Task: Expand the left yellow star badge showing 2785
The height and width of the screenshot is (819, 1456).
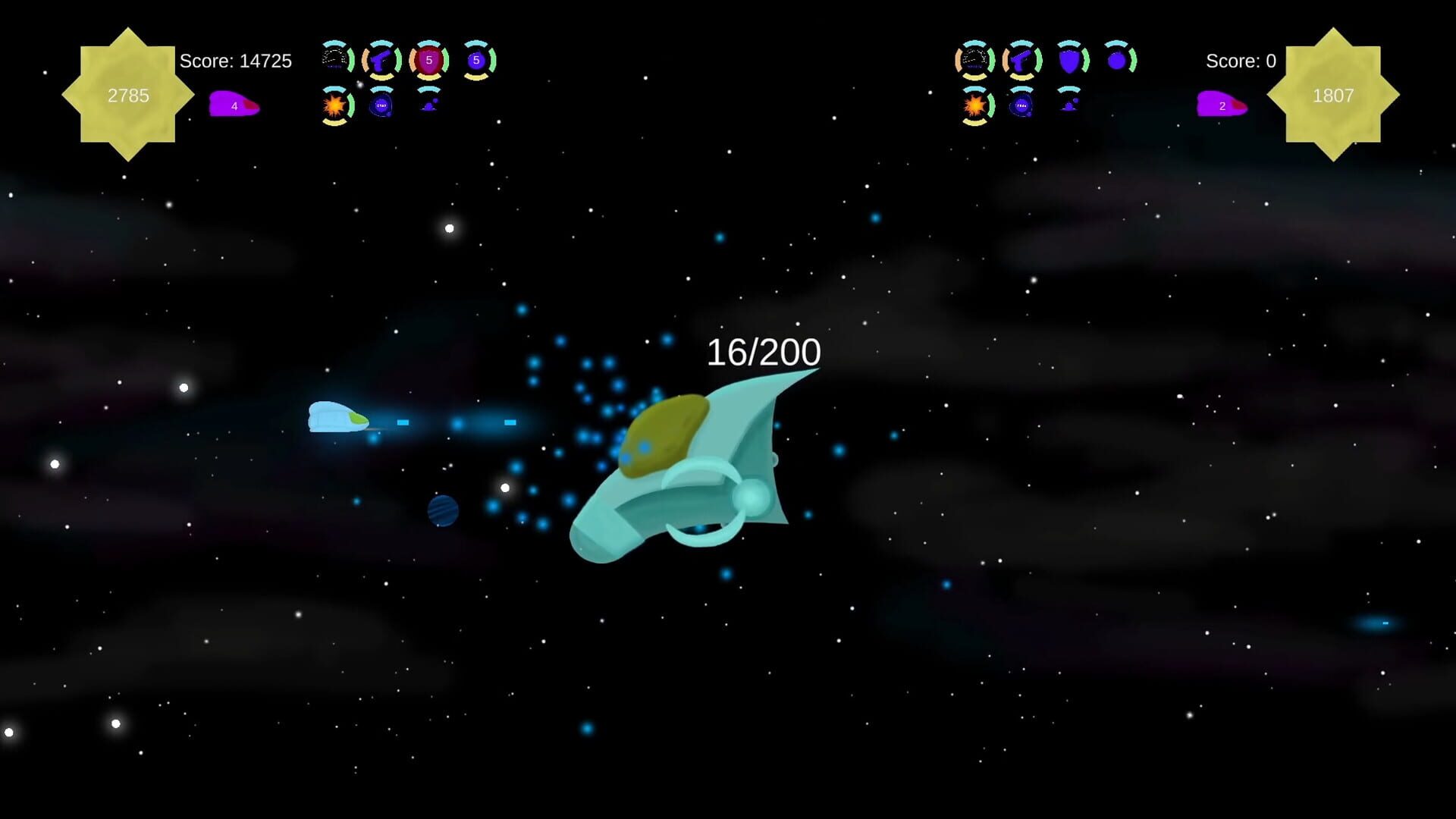Action: pyautogui.click(x=129, y=95)
